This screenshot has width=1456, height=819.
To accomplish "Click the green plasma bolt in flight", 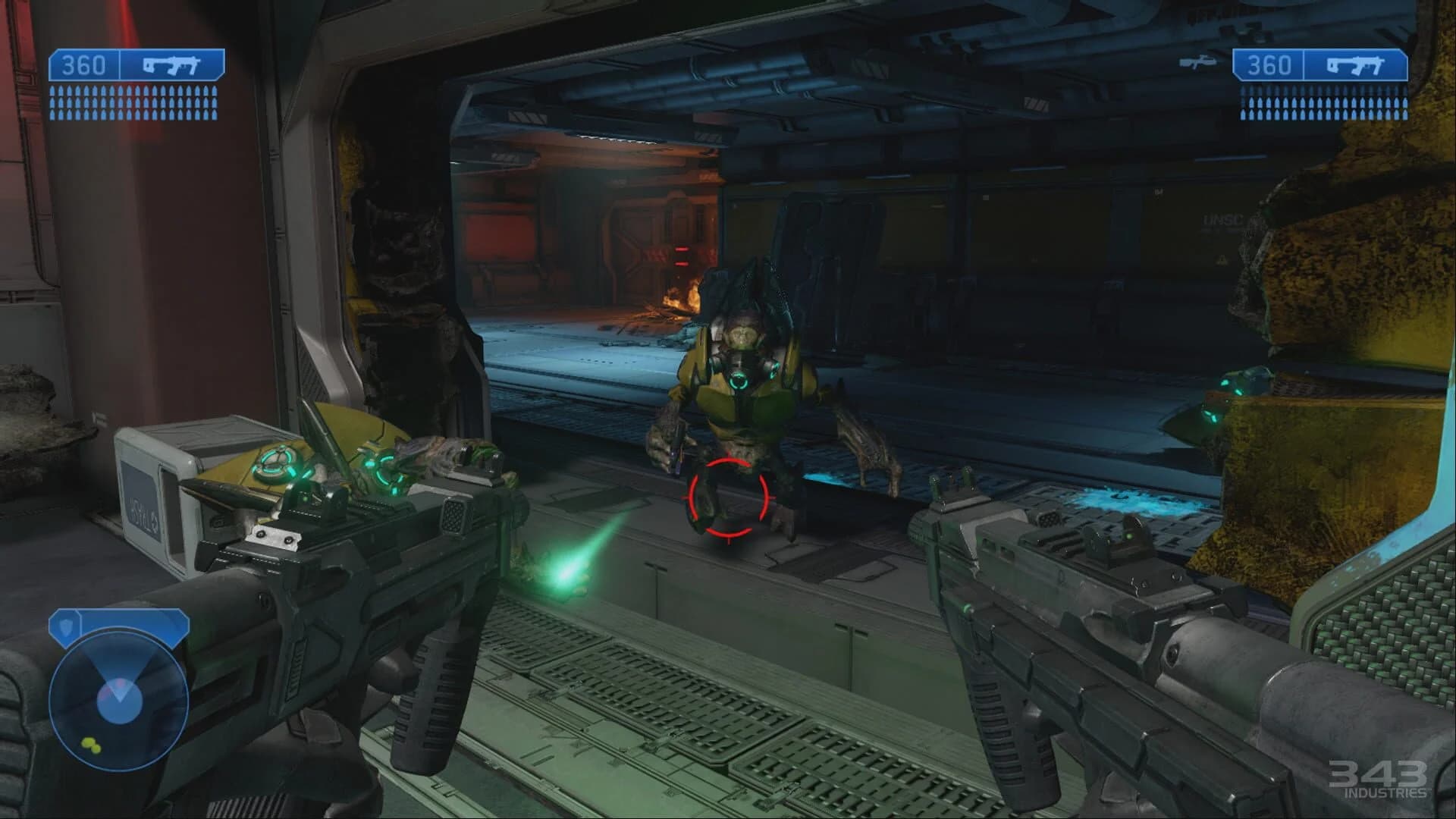I will click(x=565, y=578).
